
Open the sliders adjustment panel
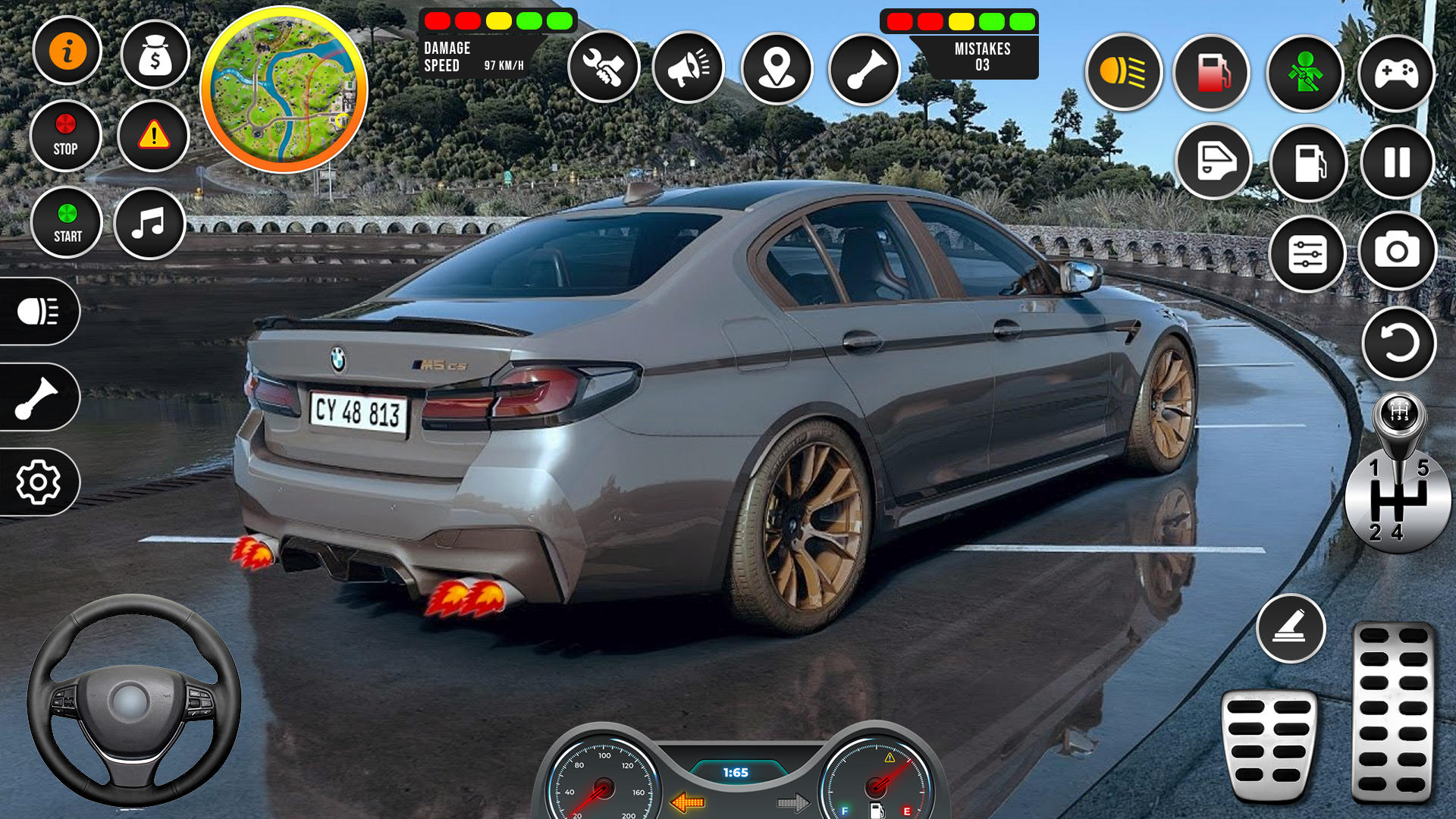1304,254
